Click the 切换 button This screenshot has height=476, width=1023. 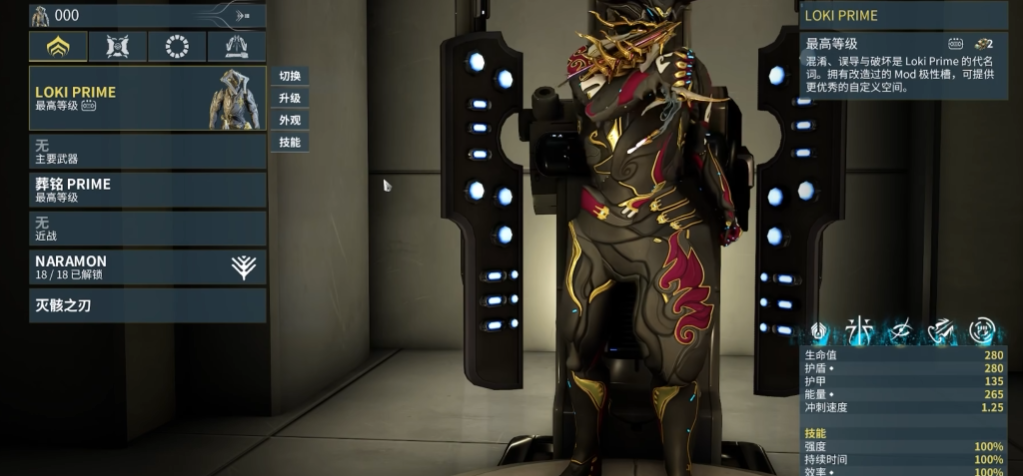(289, 76)
